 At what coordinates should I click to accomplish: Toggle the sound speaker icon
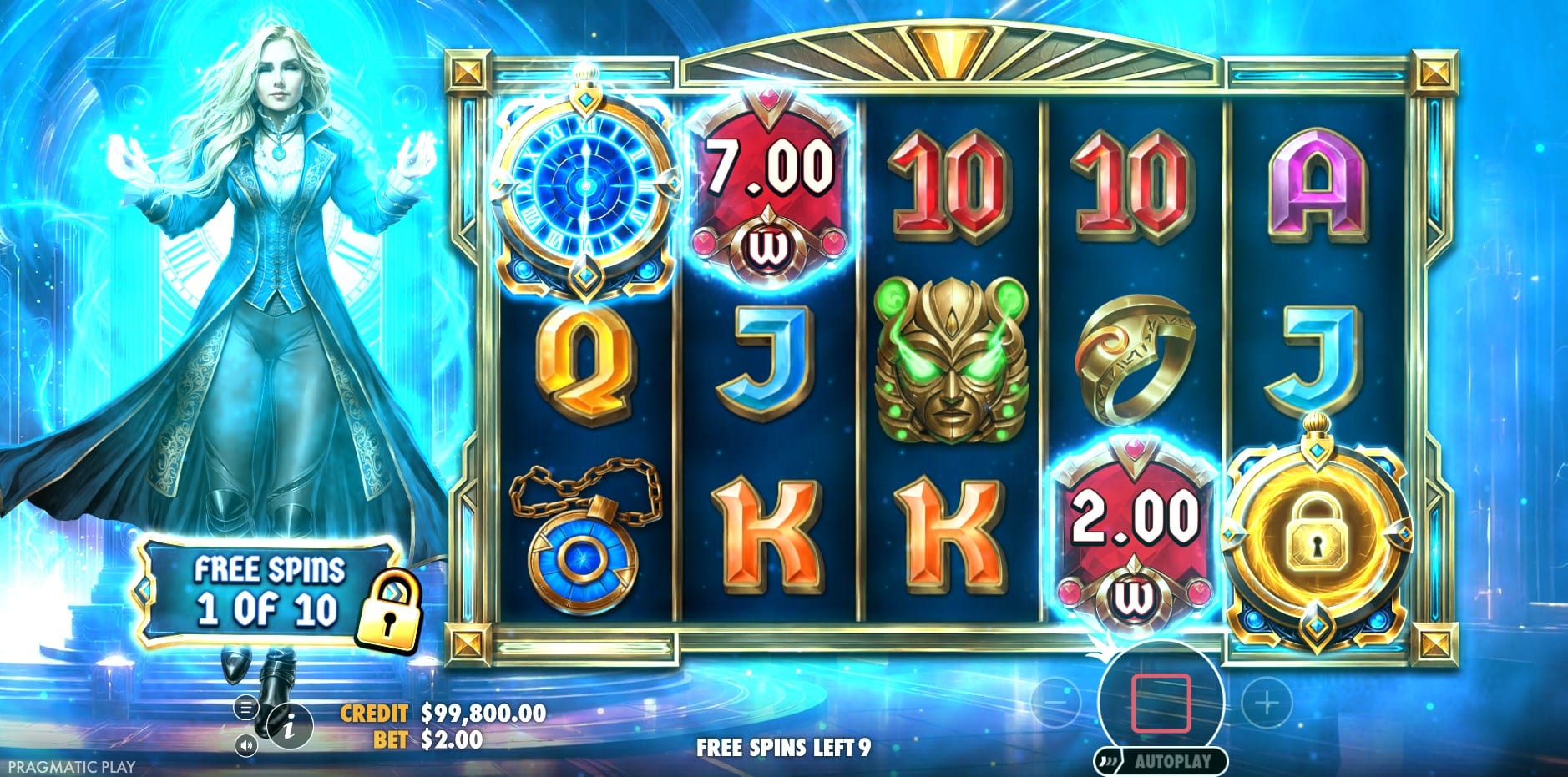click(x=245, y=744)
